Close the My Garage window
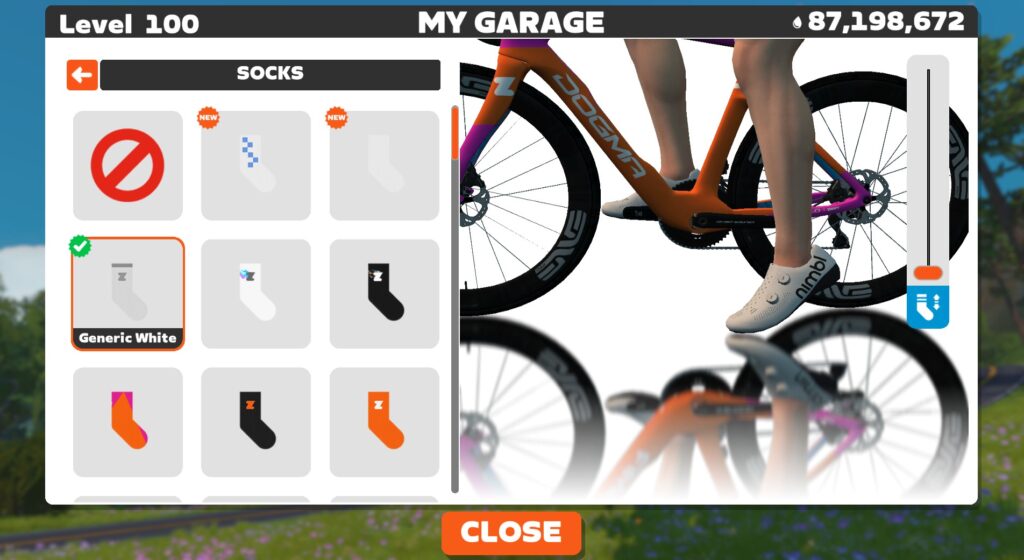The height and width of the screenshot is (560, 1024). point(511,532)
